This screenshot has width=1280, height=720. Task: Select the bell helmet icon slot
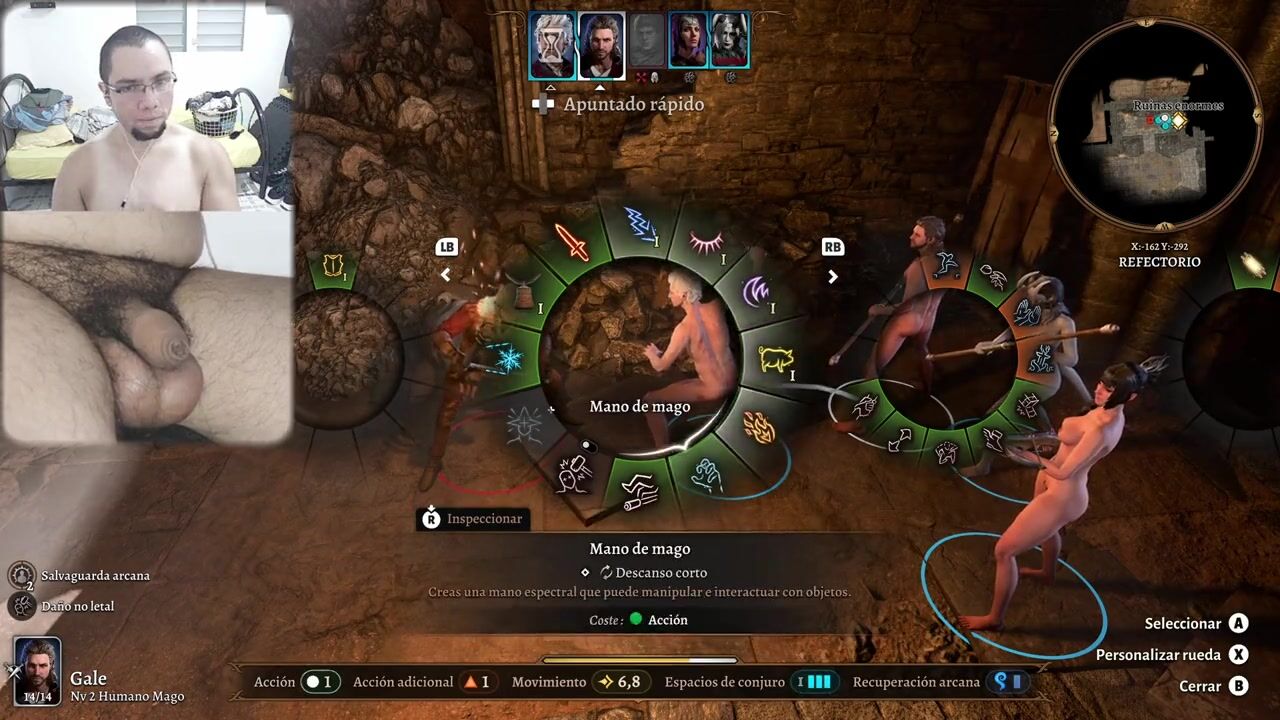521,294
